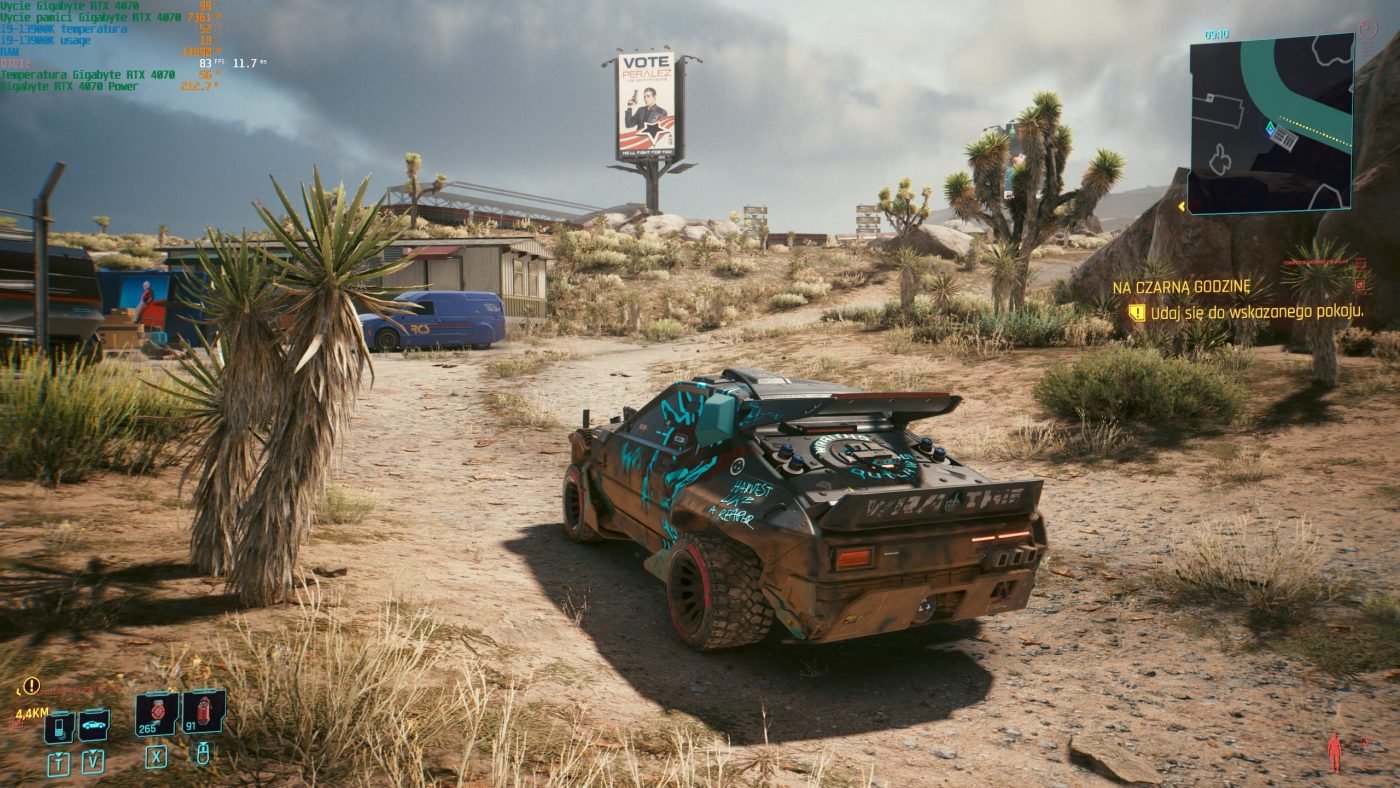The height and width of the screenshot is (788, 1400).
Task: Select the phone quick-access slot
Action: coord(59,726)
